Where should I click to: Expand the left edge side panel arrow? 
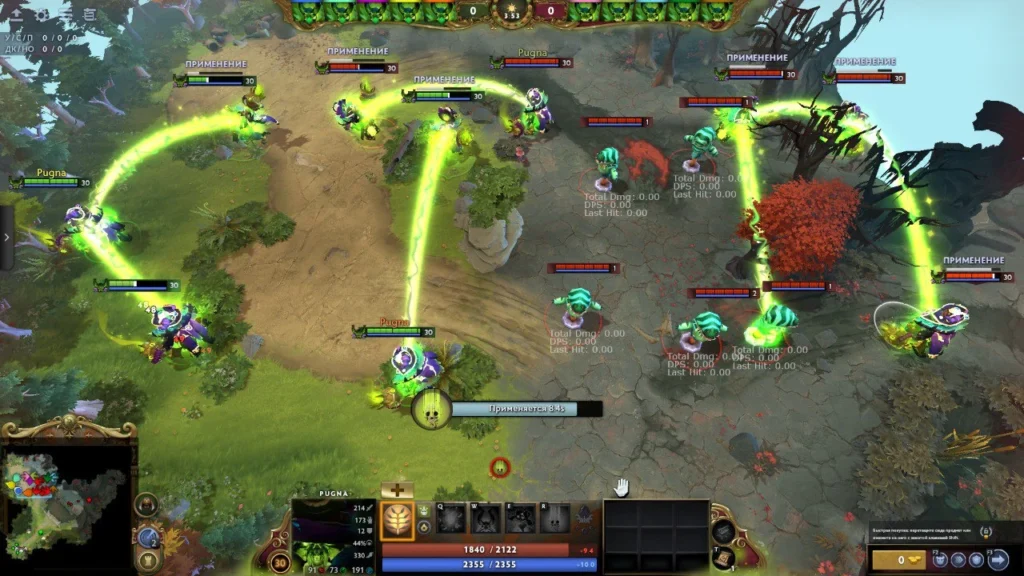[x=6, y=238]
